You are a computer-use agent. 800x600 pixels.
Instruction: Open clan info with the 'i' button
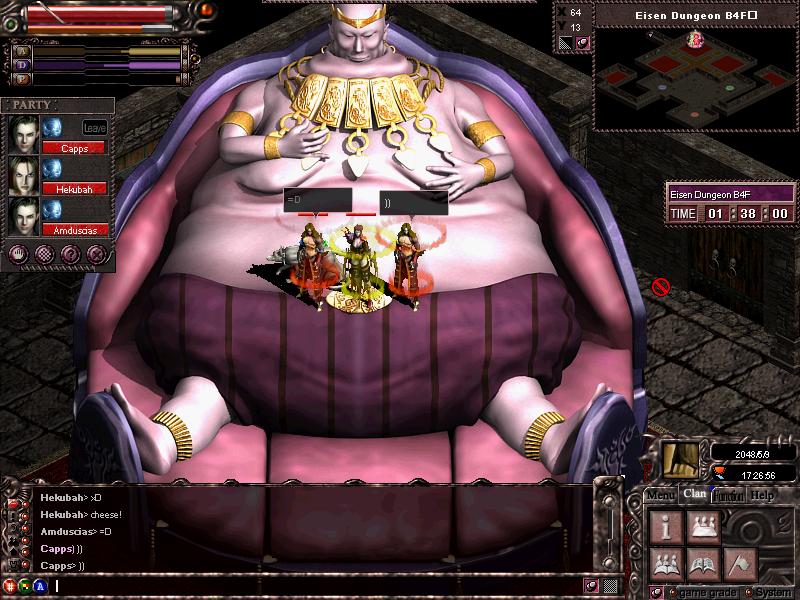tap(667, 524)
